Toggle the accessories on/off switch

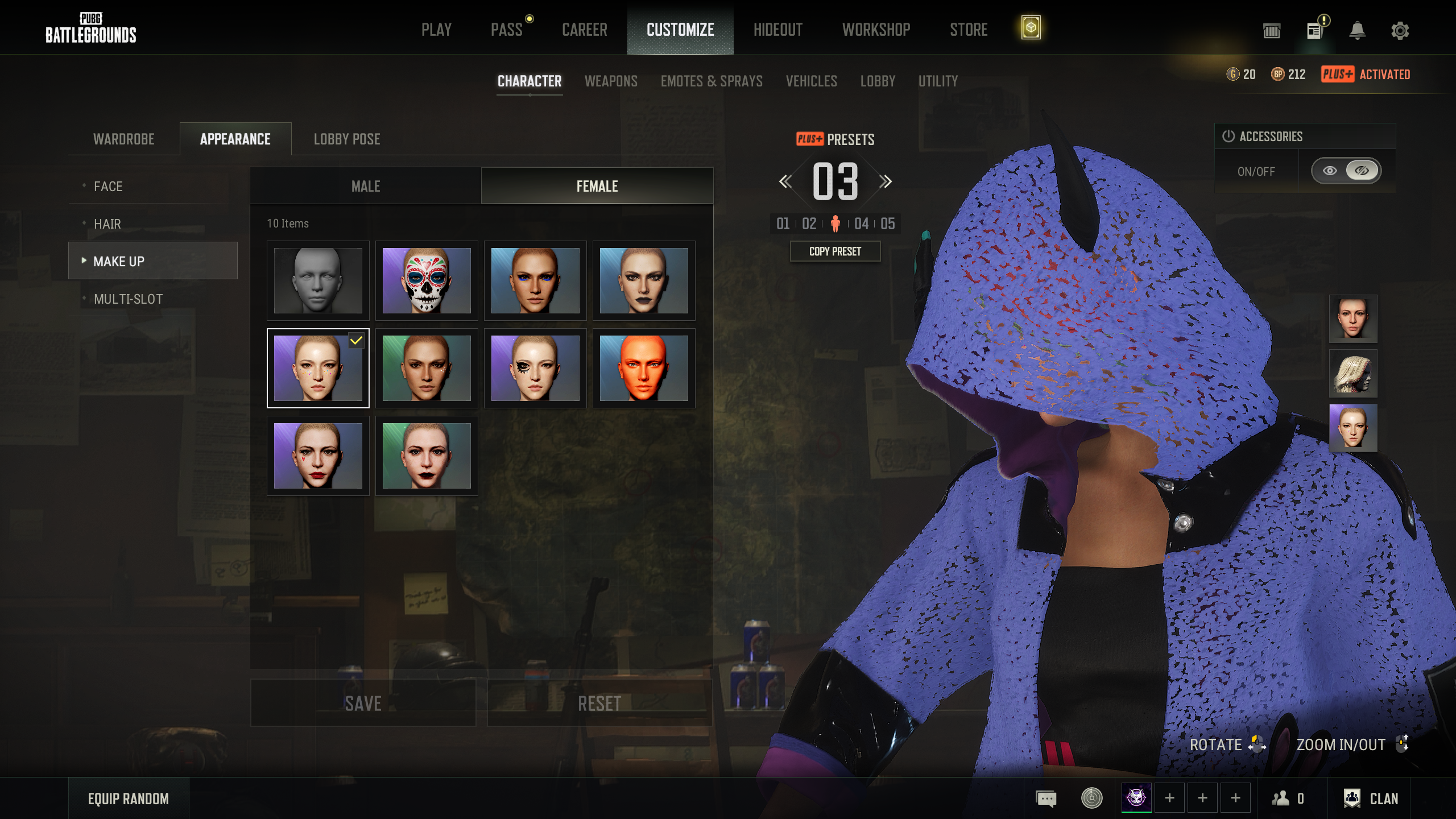tap(1346, 171)
